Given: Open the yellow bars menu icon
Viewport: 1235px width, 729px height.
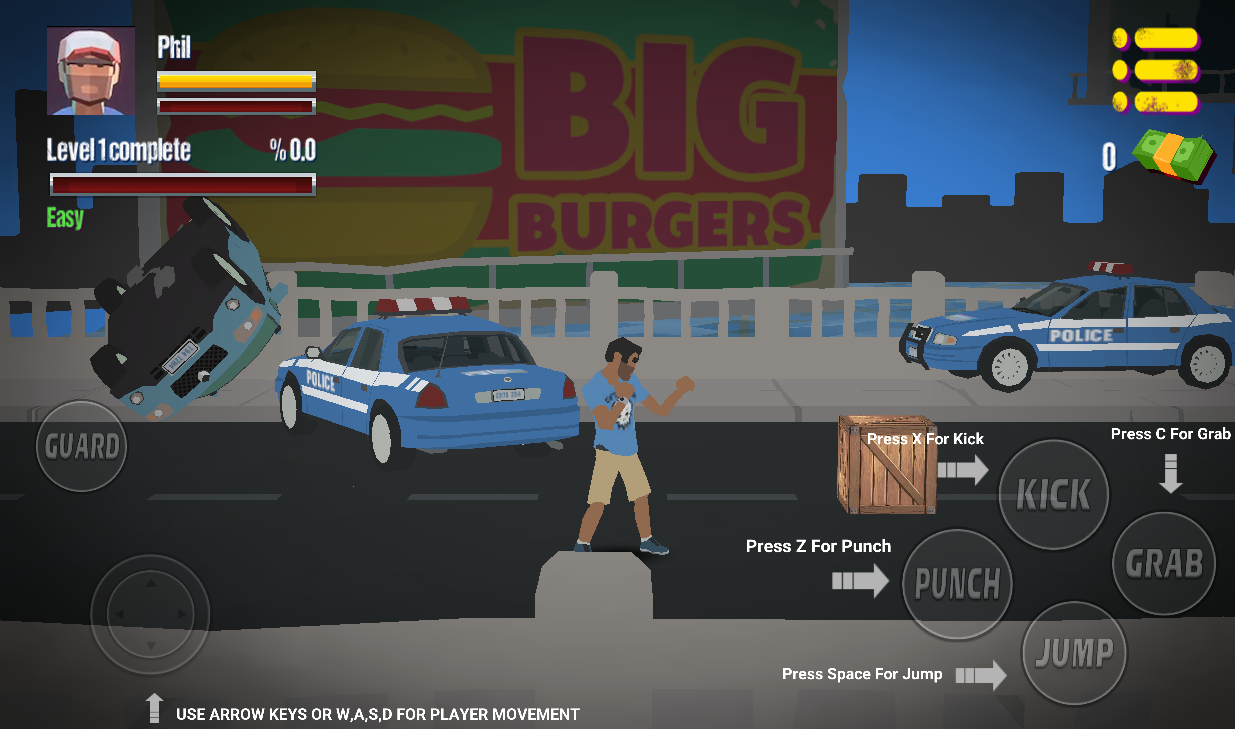Looking at the screenshot, I should pyautogui.click(x=1156, y=70).
